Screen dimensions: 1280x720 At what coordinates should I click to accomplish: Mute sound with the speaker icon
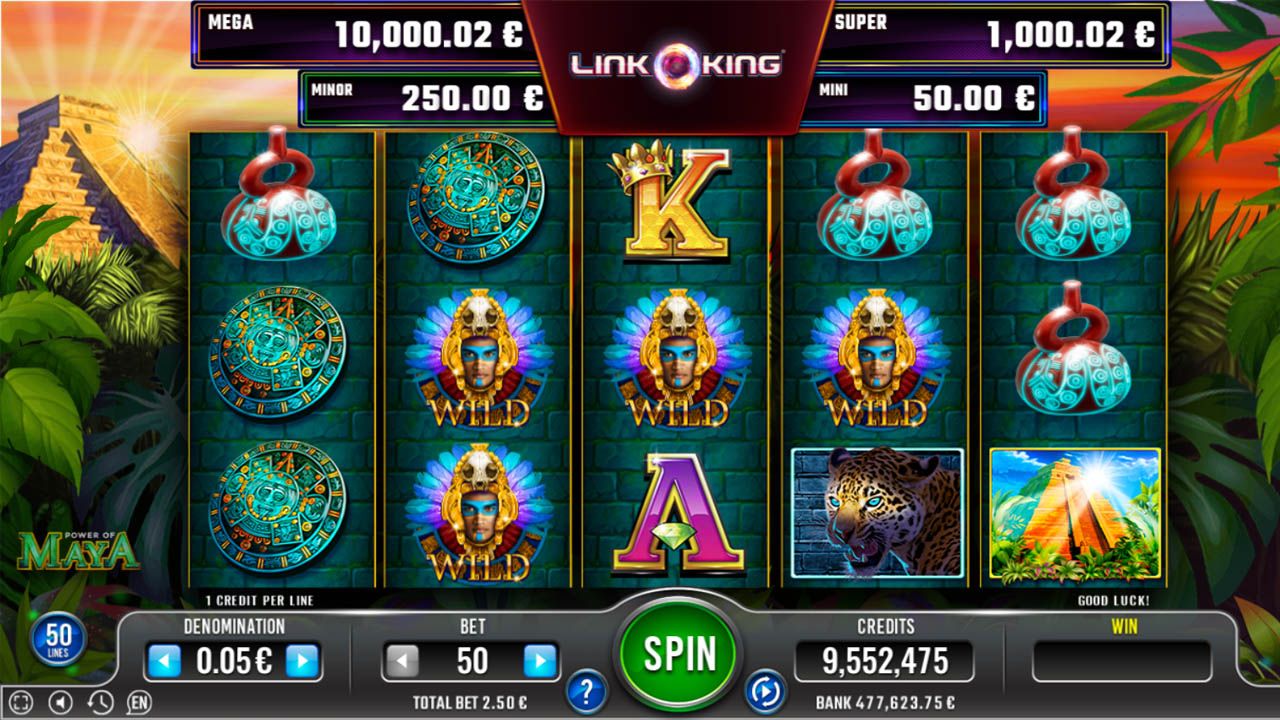pyautogui.click(x=61, y=702)
